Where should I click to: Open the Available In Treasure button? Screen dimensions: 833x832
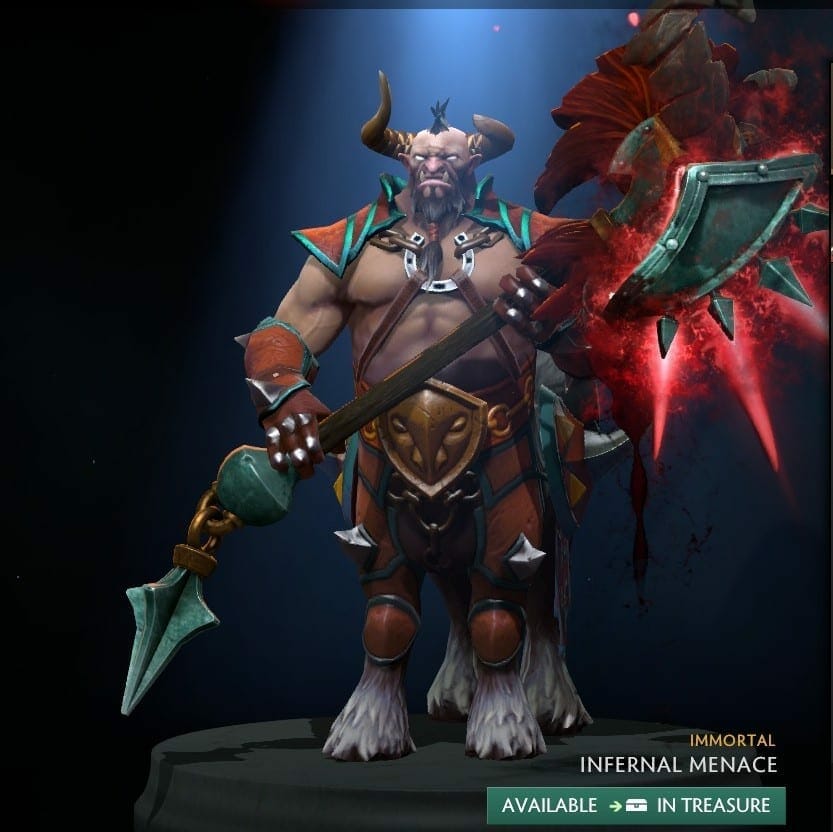636,805
